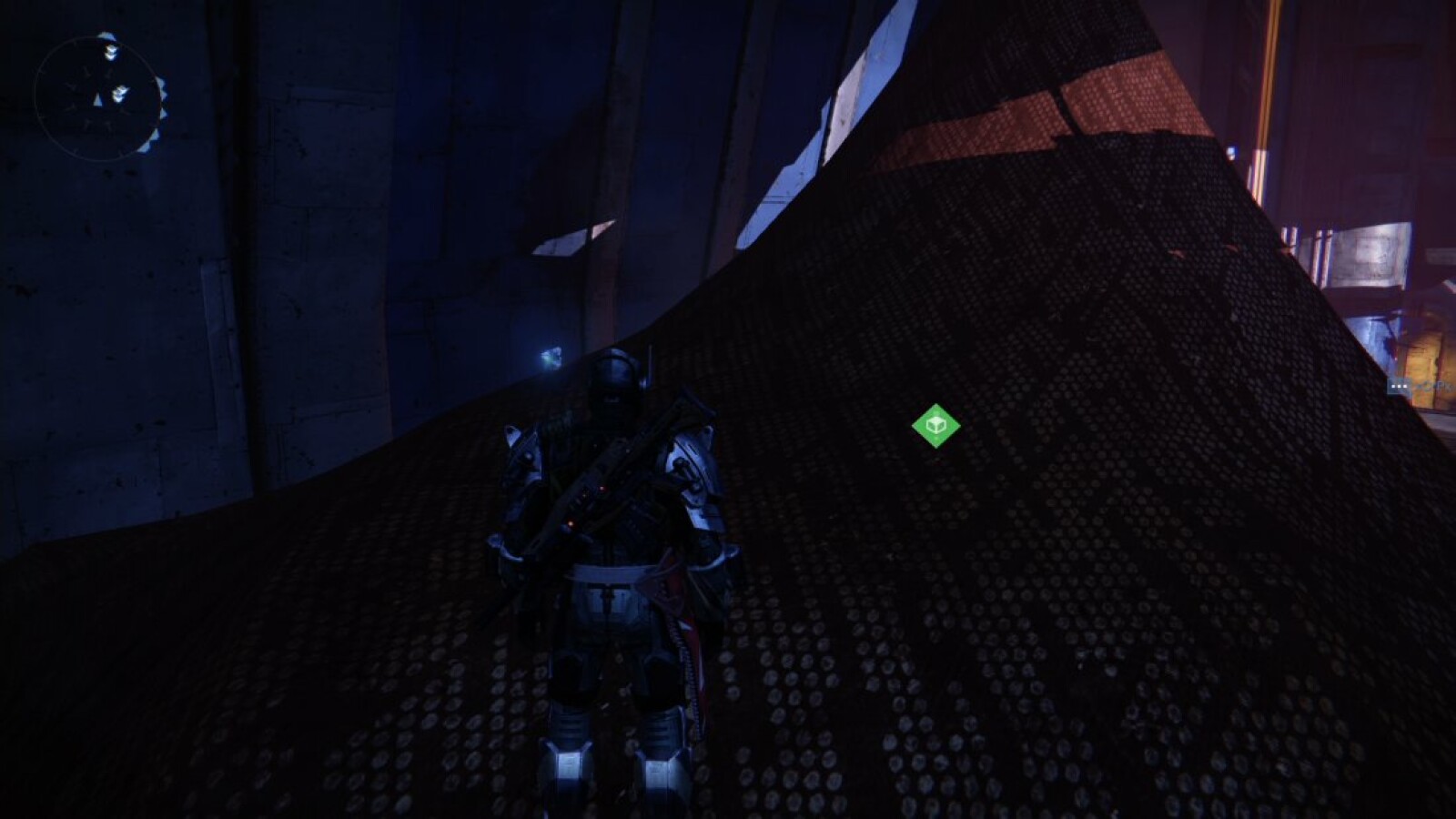
Task: Select the green cube waypoint marker
Action: tap(935, 426)
